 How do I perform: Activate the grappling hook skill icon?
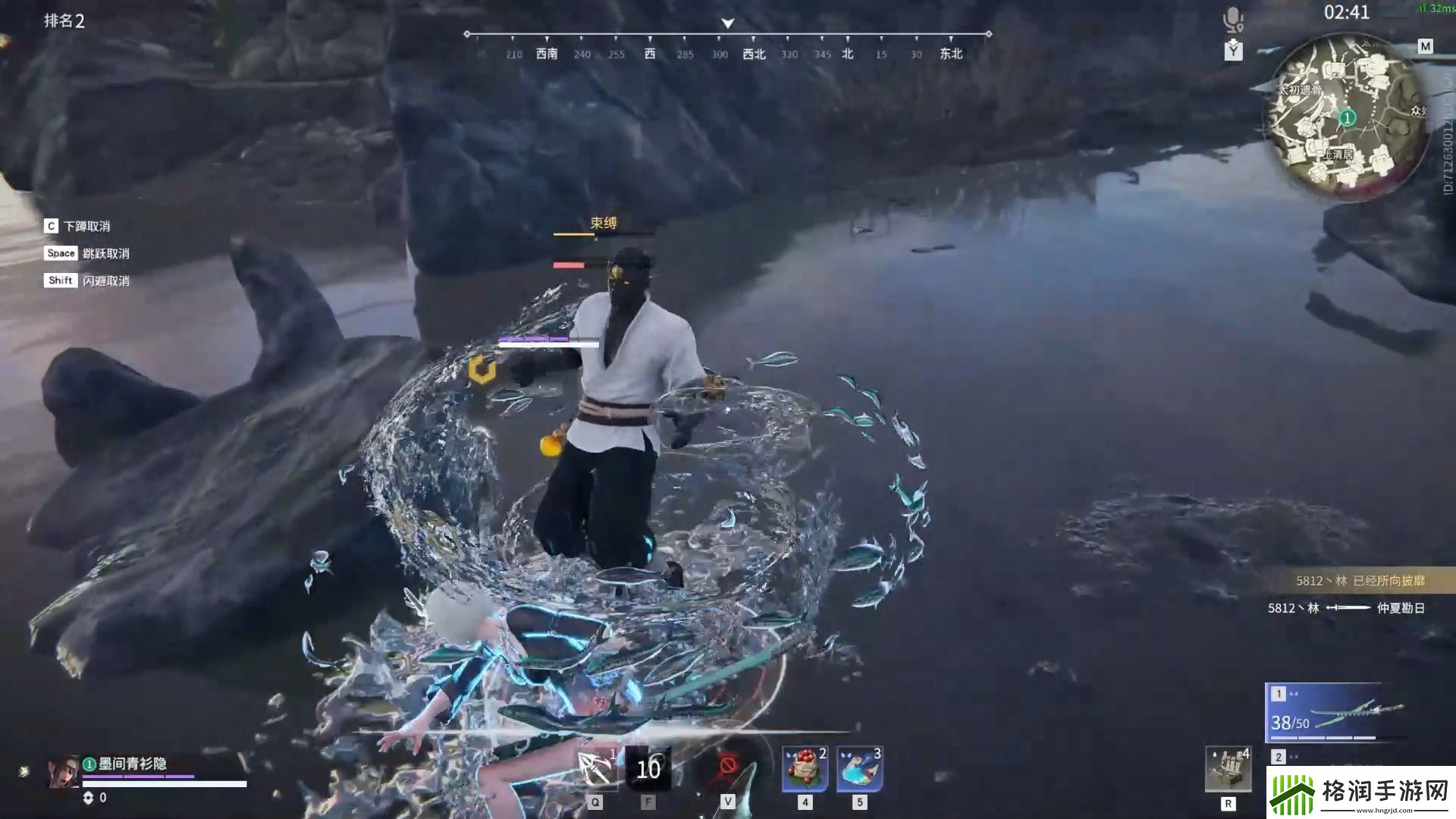[x=596, y=769]
